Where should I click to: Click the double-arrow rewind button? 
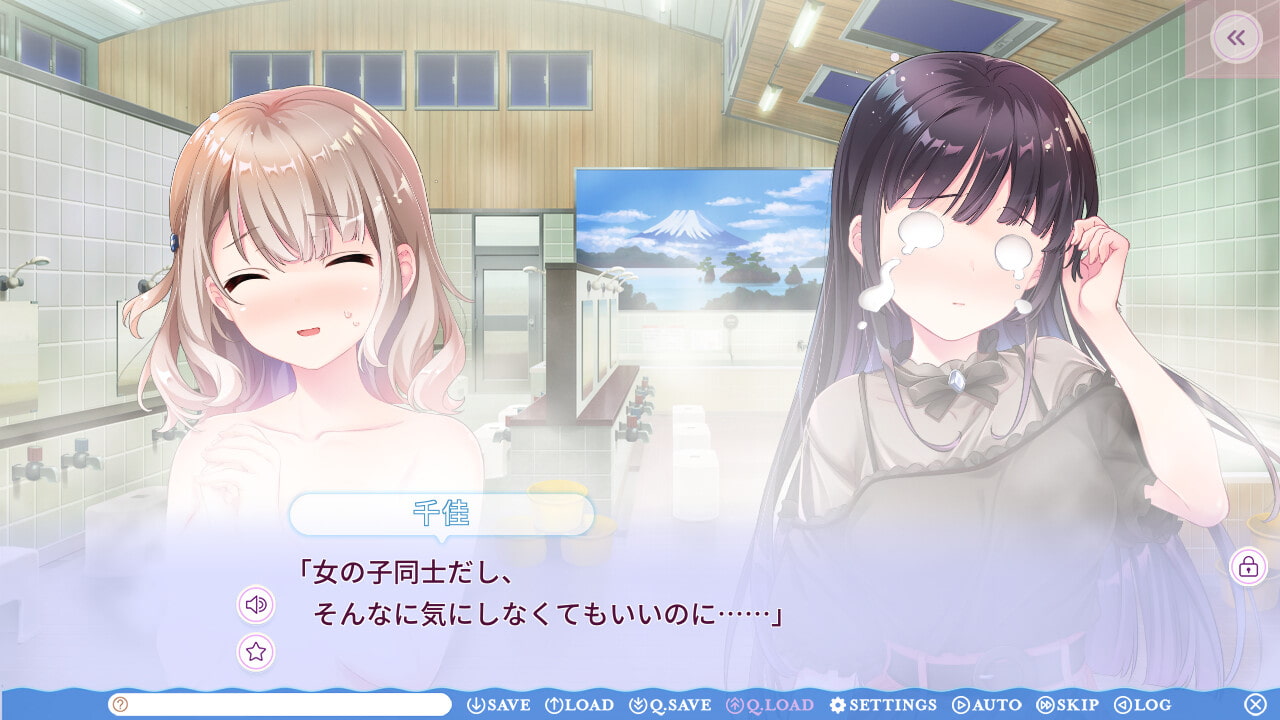(x=1236, y=38)
